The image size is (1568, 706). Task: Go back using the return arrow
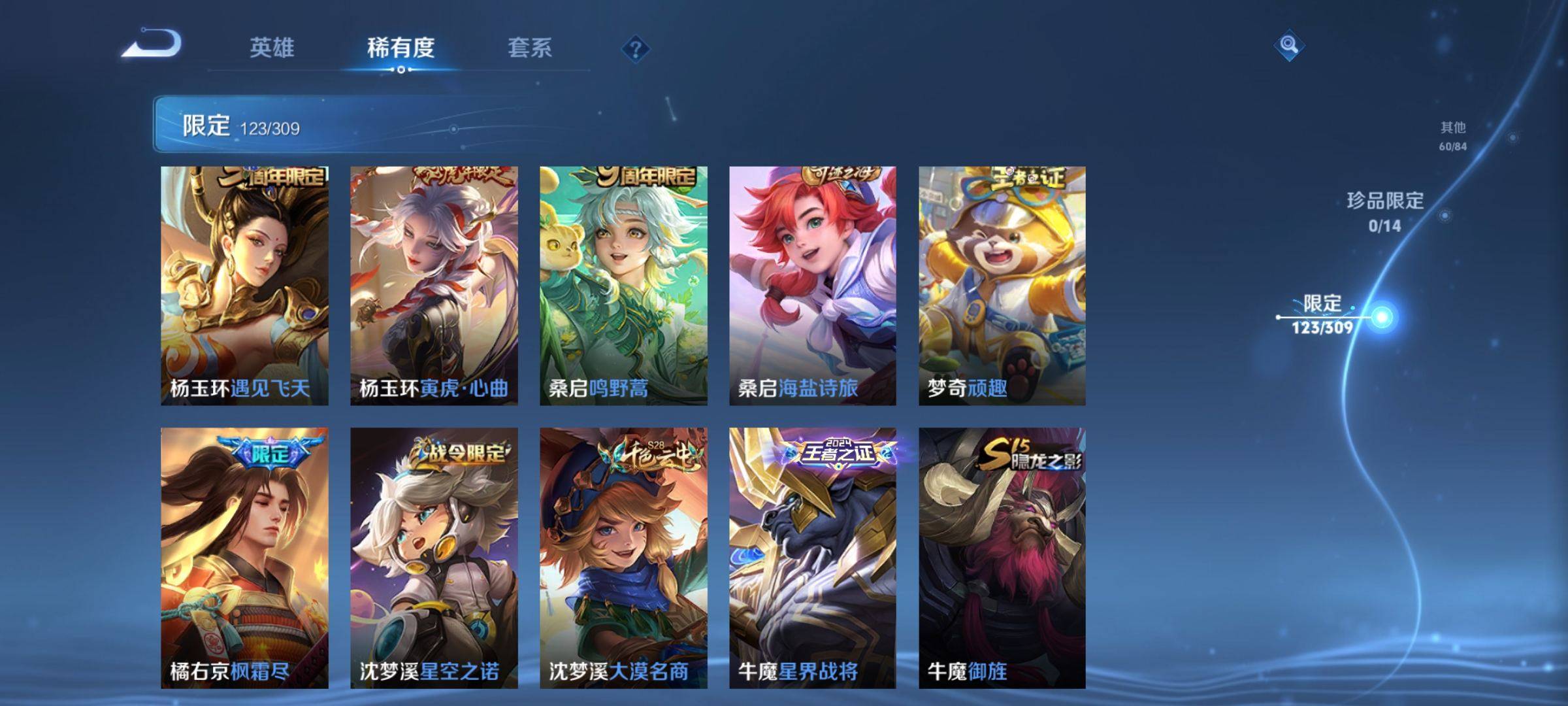pos(152,44)
